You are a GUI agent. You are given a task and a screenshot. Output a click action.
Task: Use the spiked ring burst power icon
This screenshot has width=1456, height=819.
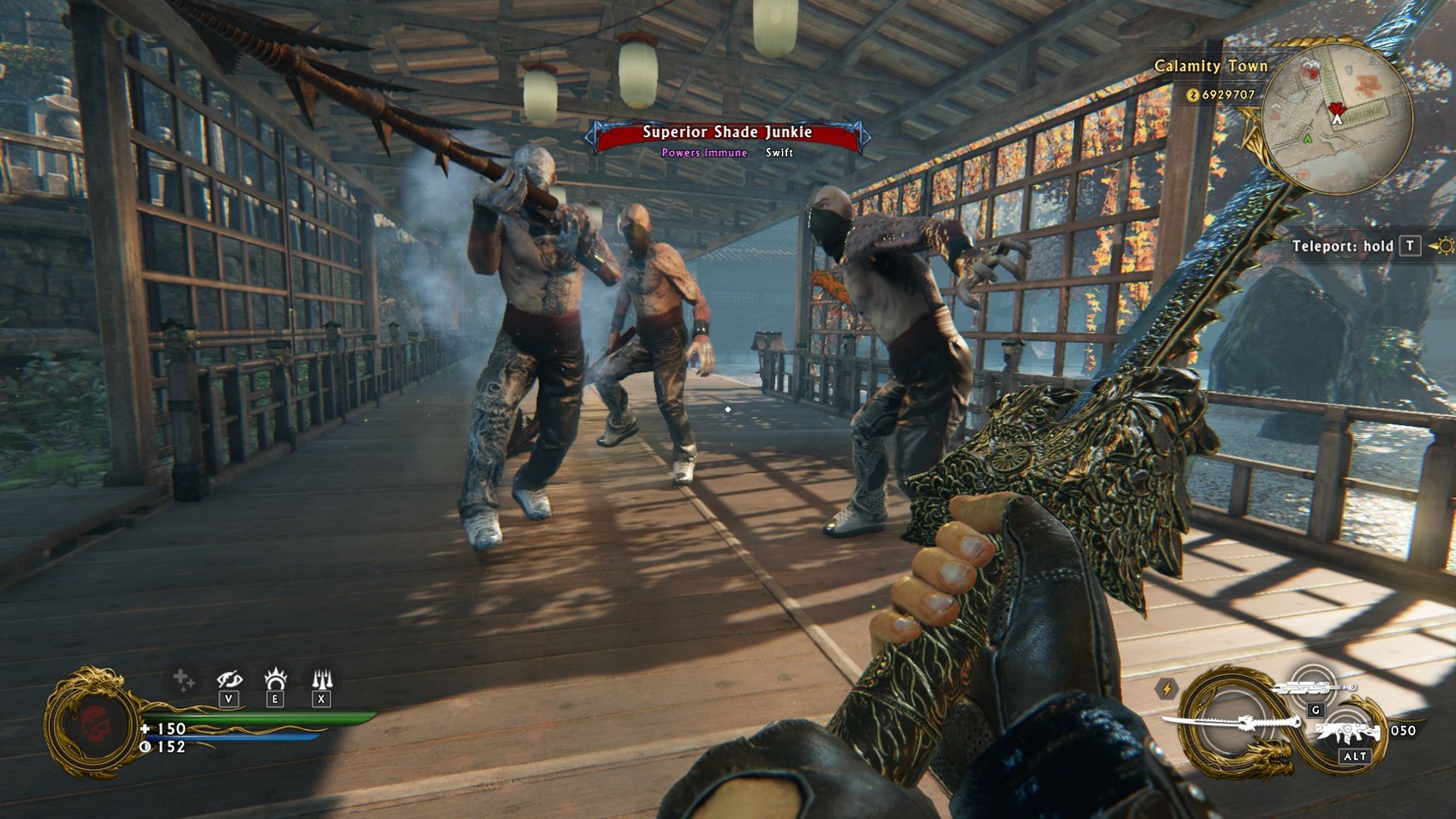tap(275, 680)
